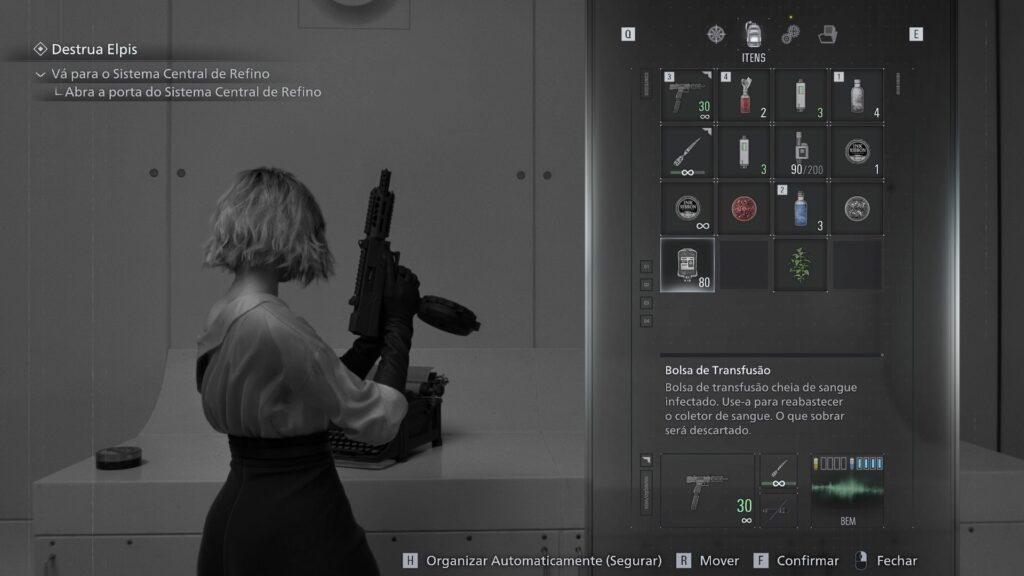Viewport: 1024px width, 576px height.
Task: Switch to the map compass tab
Action: 716,34
